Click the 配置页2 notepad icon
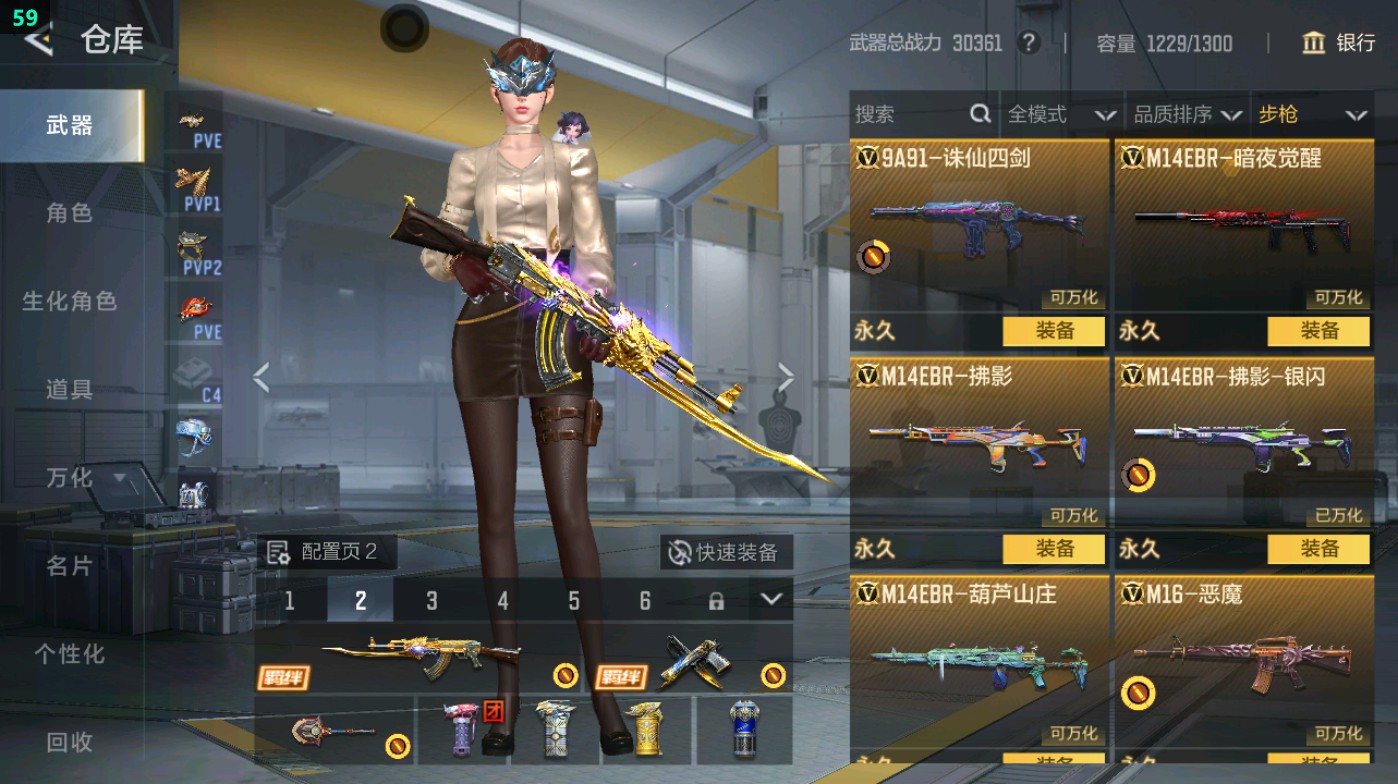Screen dimensions: 1398x784 (277, 551)
